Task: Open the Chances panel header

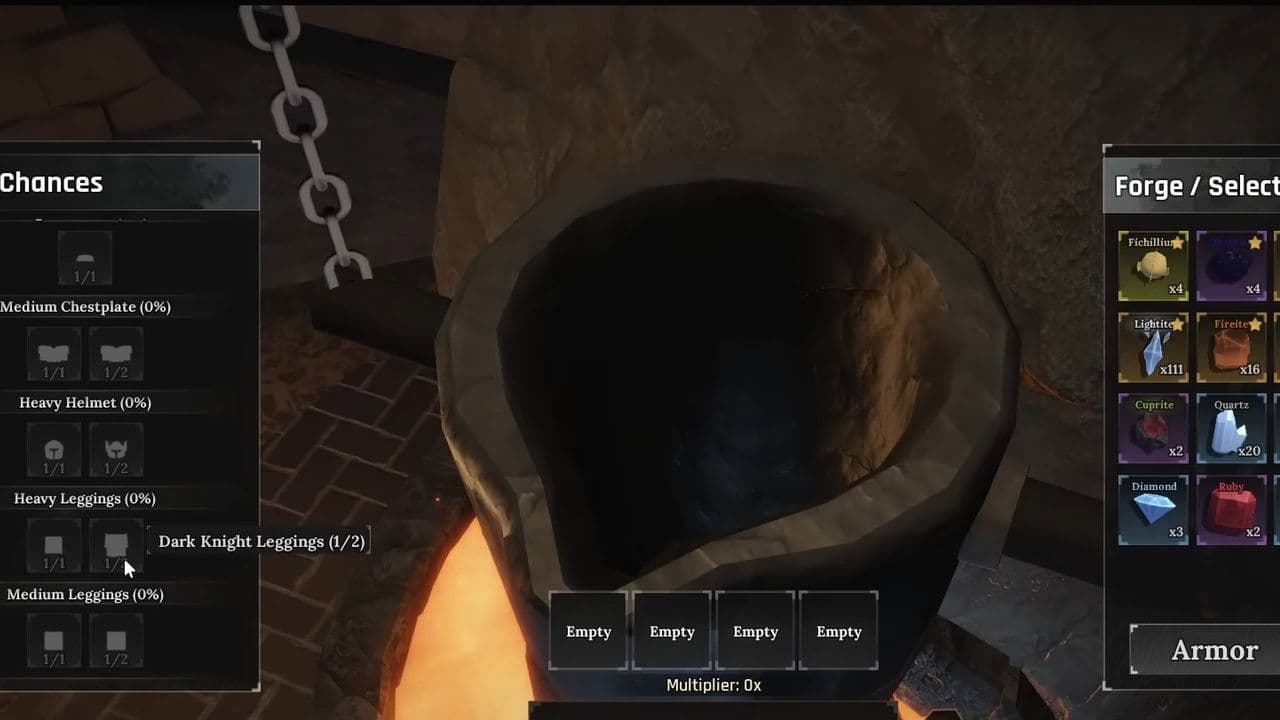Action: (52, 183)
